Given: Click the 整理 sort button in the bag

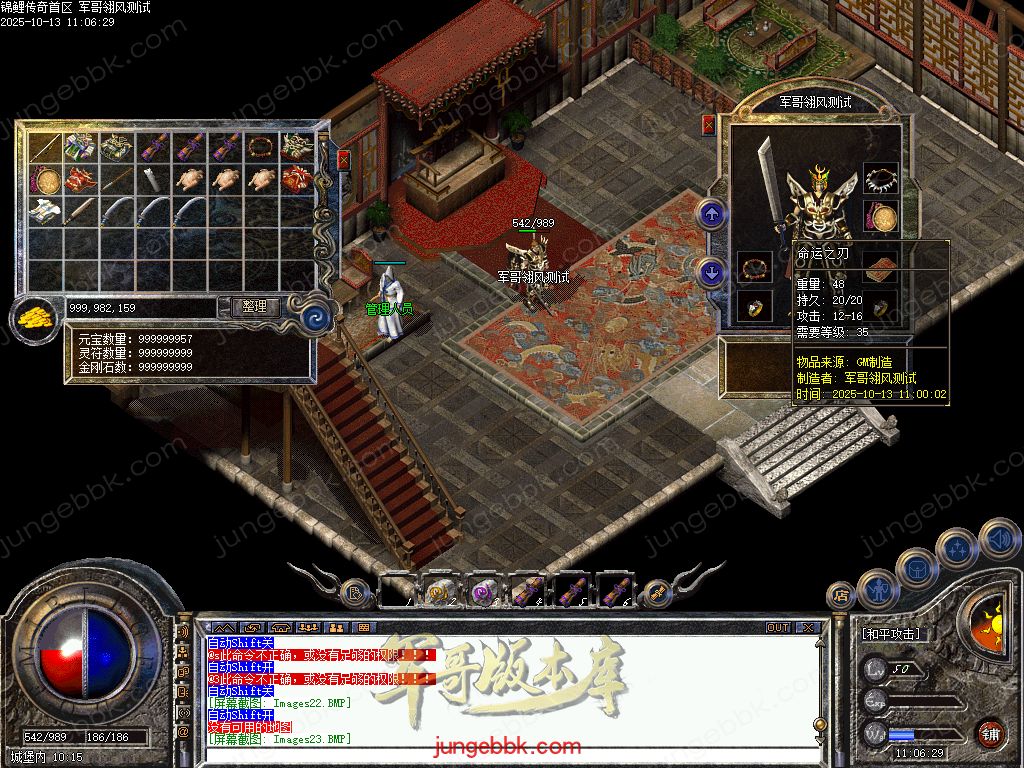Looking at the screenshot, I should click(x=254, y=307).
